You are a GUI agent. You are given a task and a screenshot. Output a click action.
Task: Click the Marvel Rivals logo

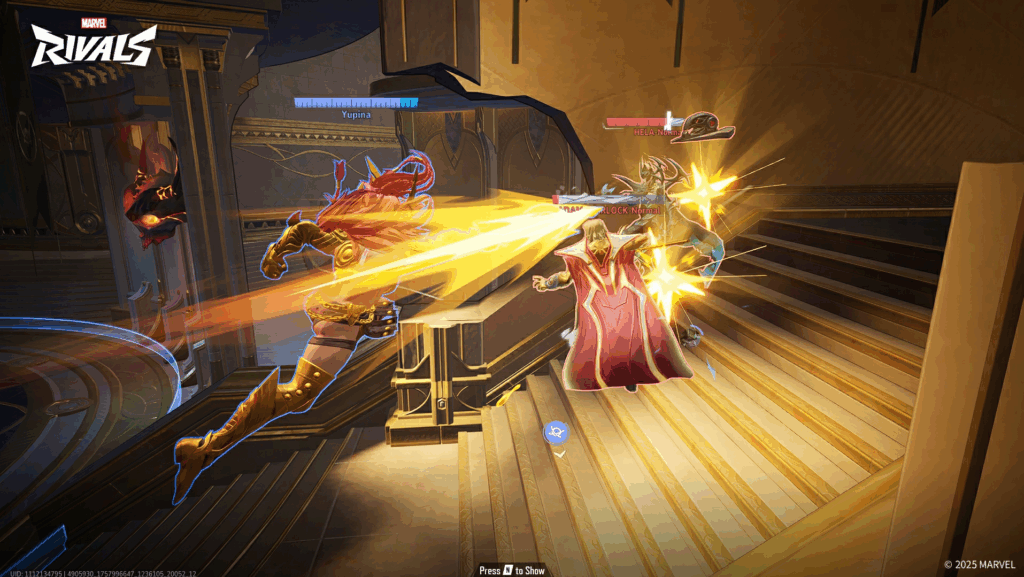[x=93, y=42]
